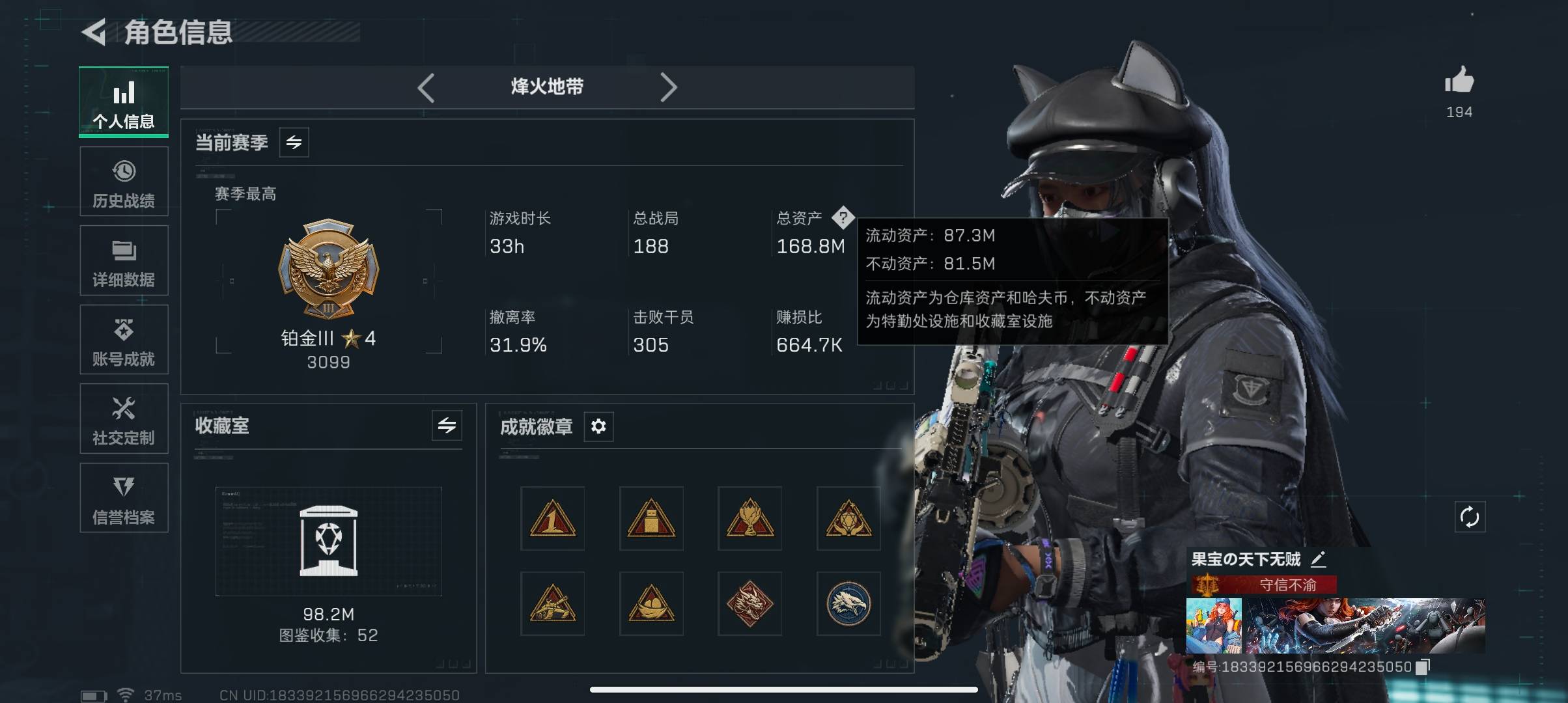Select the 详细数据 tab
The height and width of the screenshot is (703, 1568).
124,260
